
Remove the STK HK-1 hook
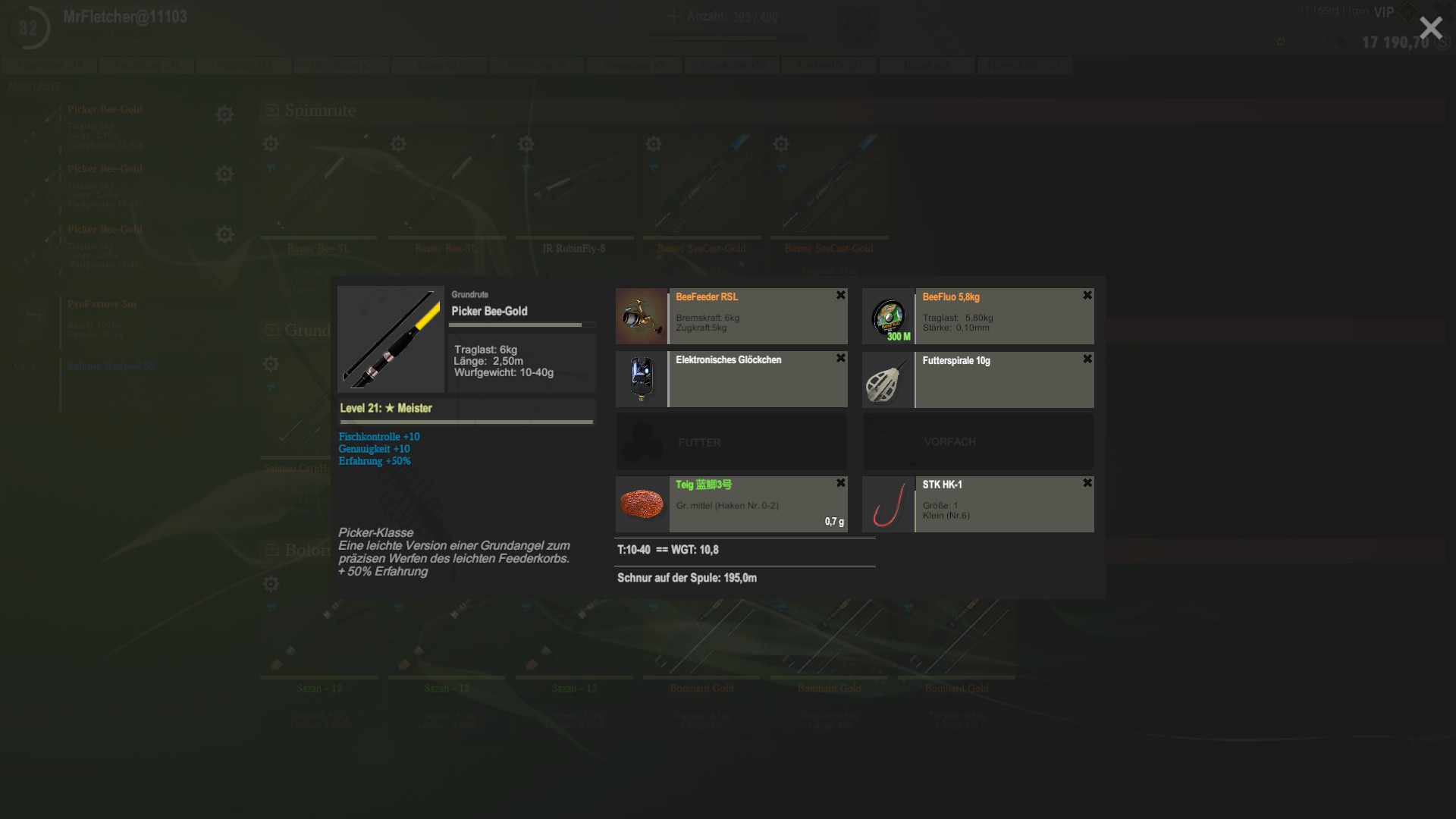[x=1087, y=483]
